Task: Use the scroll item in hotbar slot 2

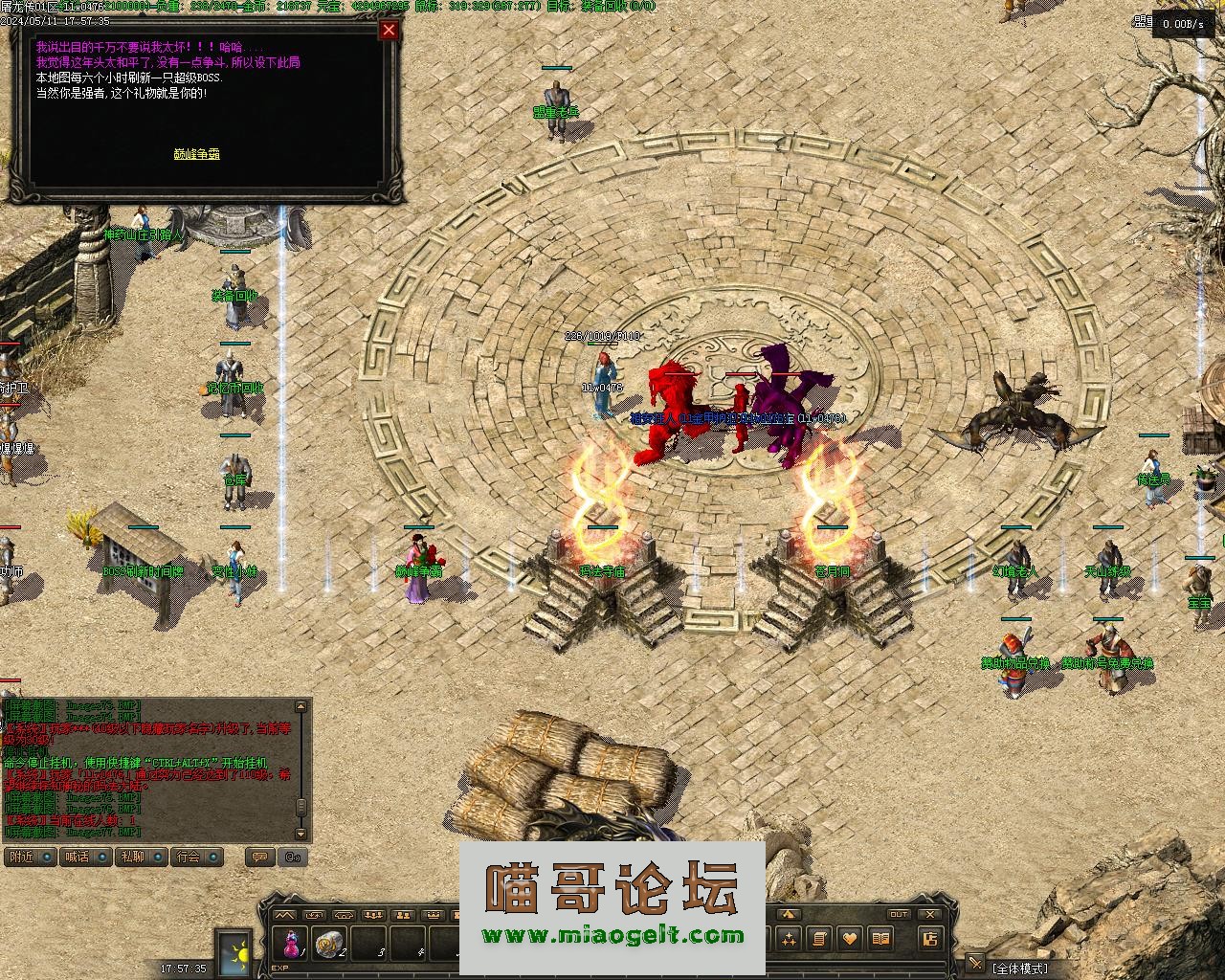Action: (x=330, y=944)
